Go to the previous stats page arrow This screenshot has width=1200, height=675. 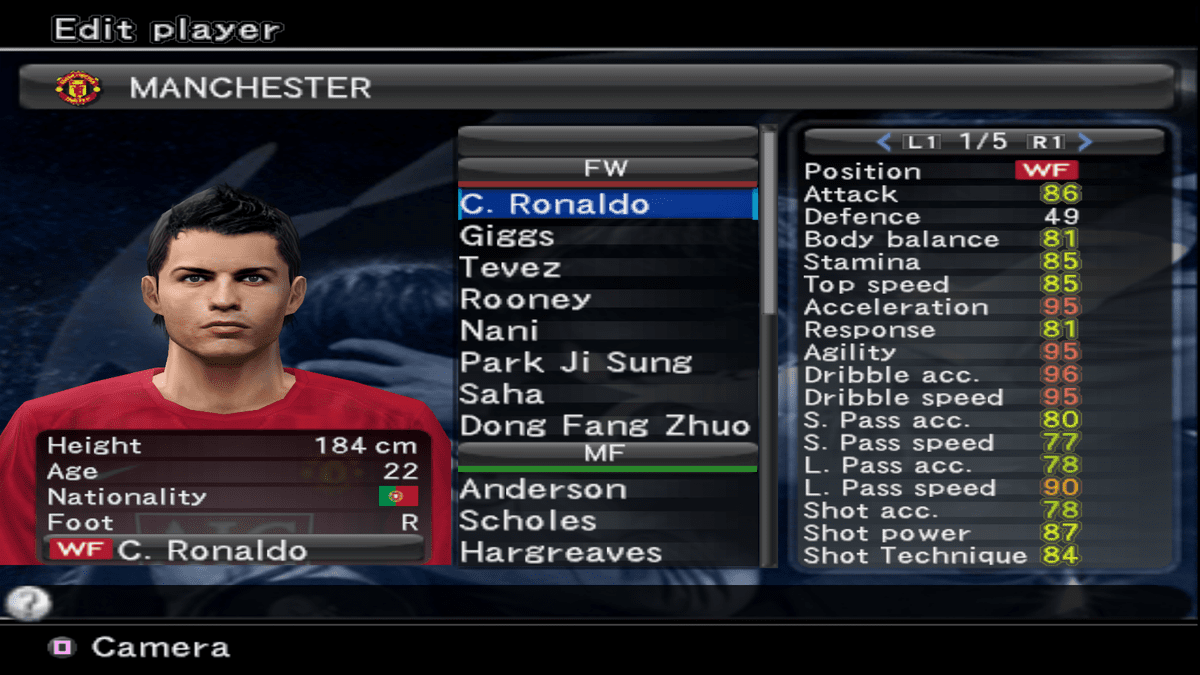pos(883,142)
